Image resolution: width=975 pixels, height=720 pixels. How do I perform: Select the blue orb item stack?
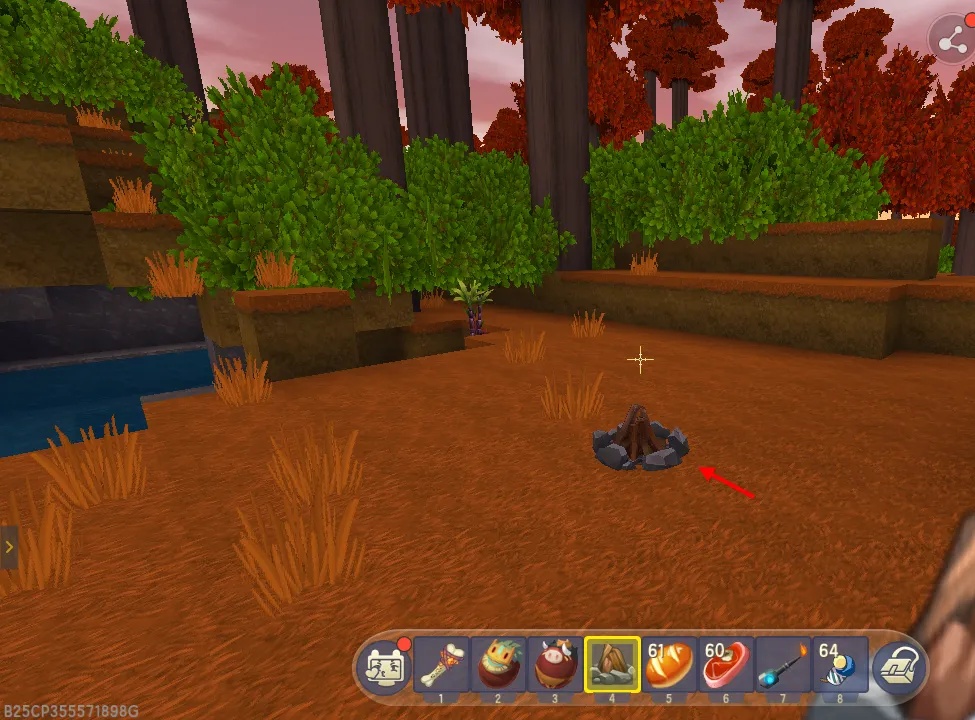coord(840,664)
